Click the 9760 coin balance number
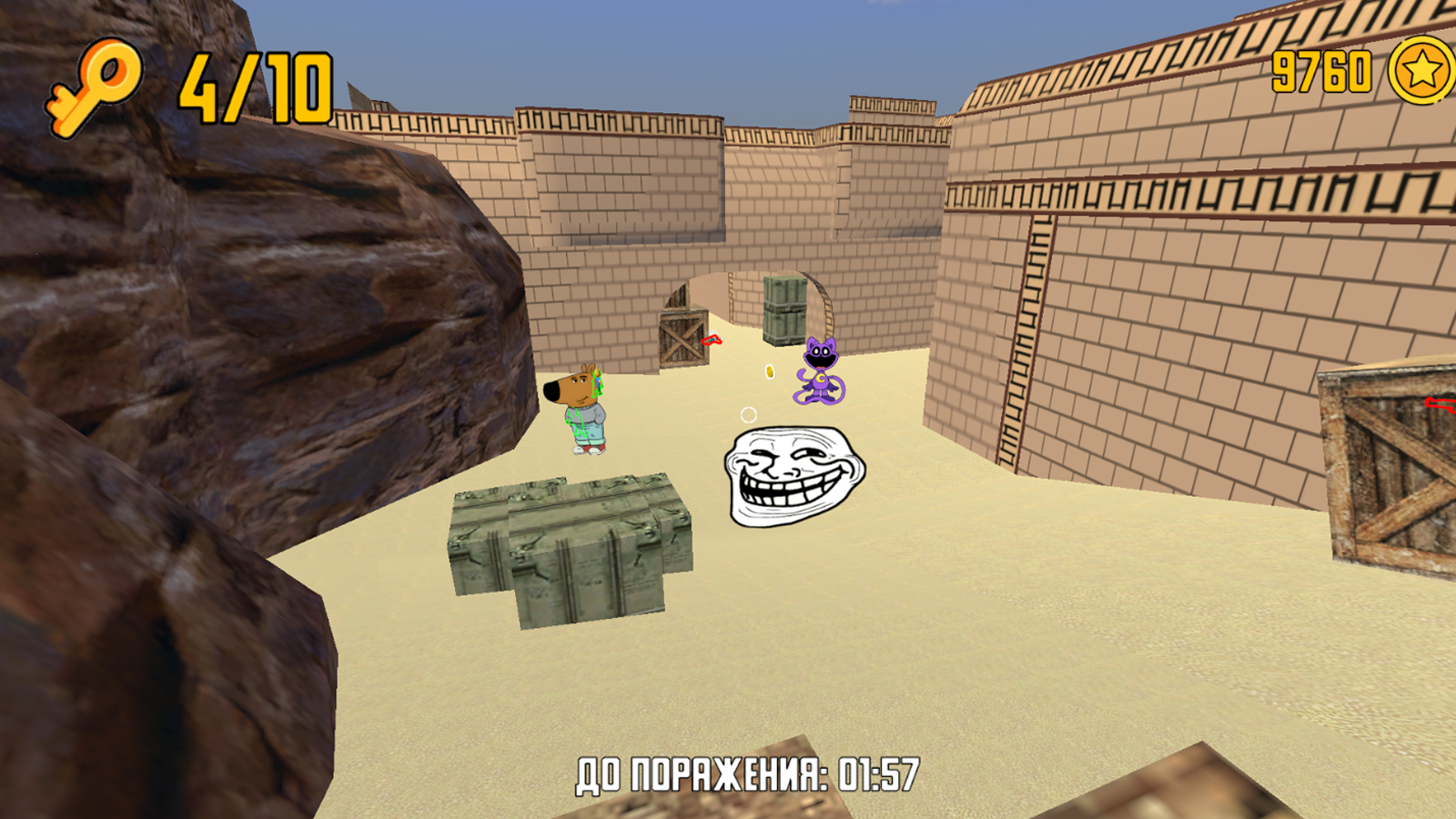The width and height of the screenshot is (1456, 819). (x=1319, y=71)
